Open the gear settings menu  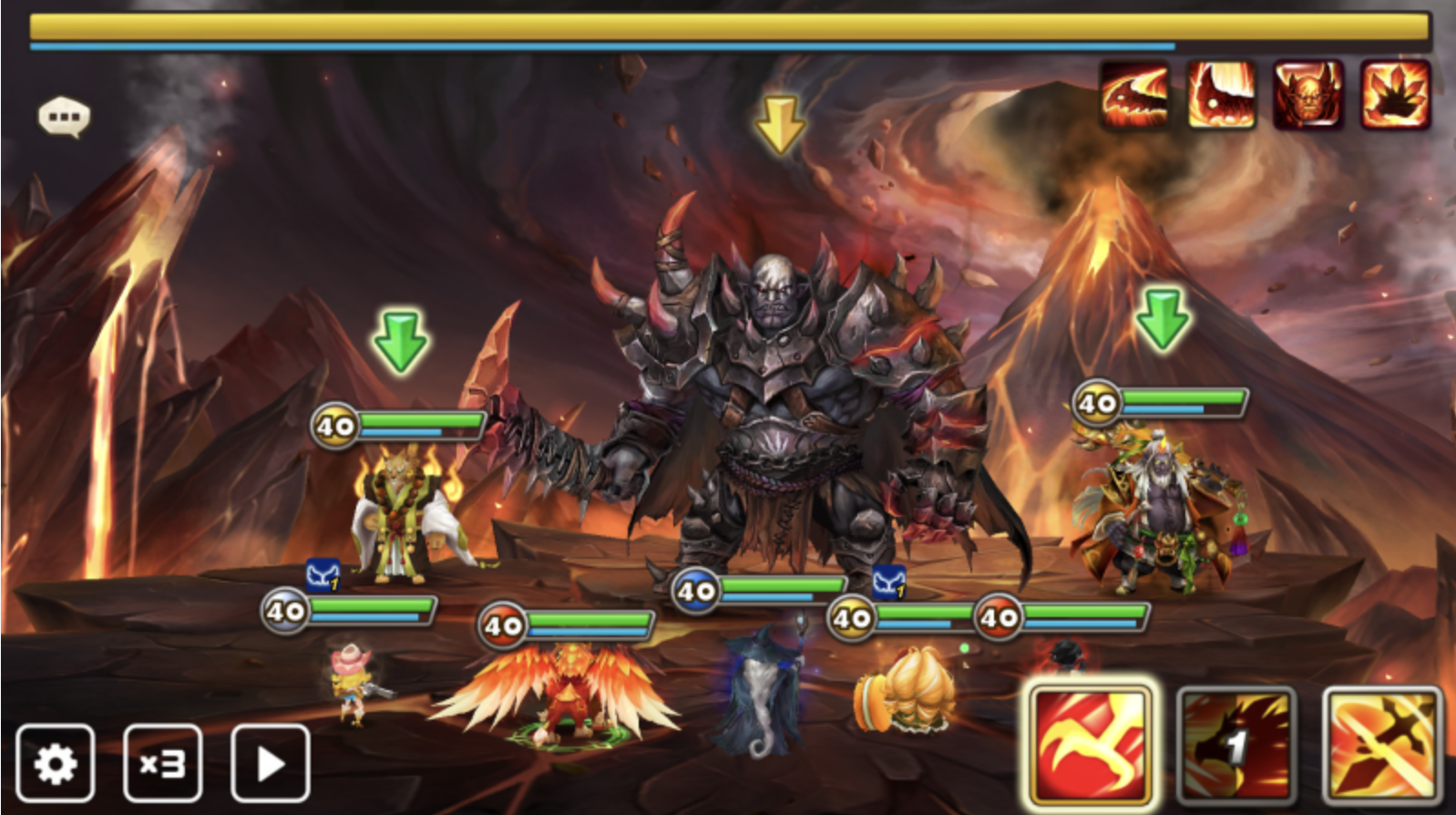point(56,763)
